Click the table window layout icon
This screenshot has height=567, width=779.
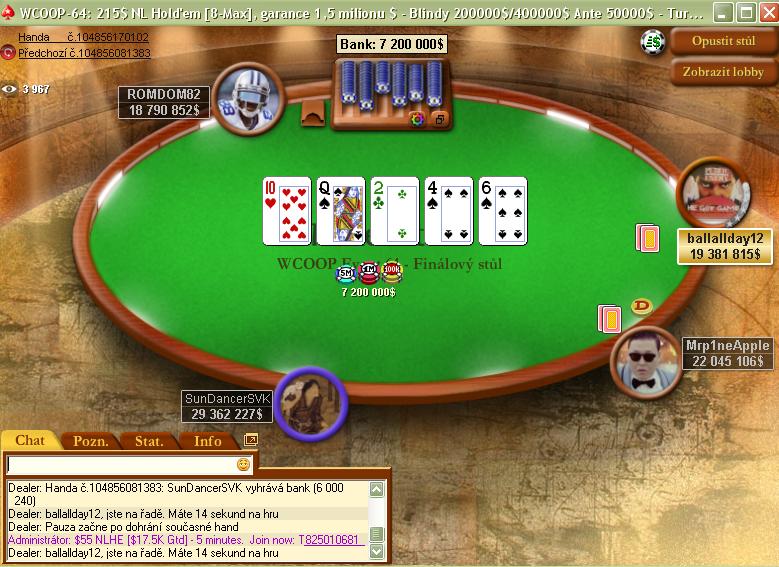[x=438, y=119]
